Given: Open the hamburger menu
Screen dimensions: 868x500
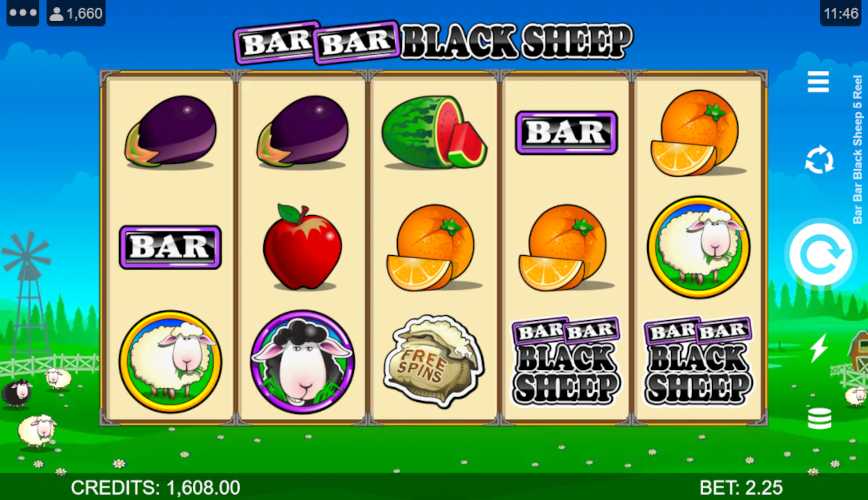Looking at the screenshot, I should coord(818,82).
